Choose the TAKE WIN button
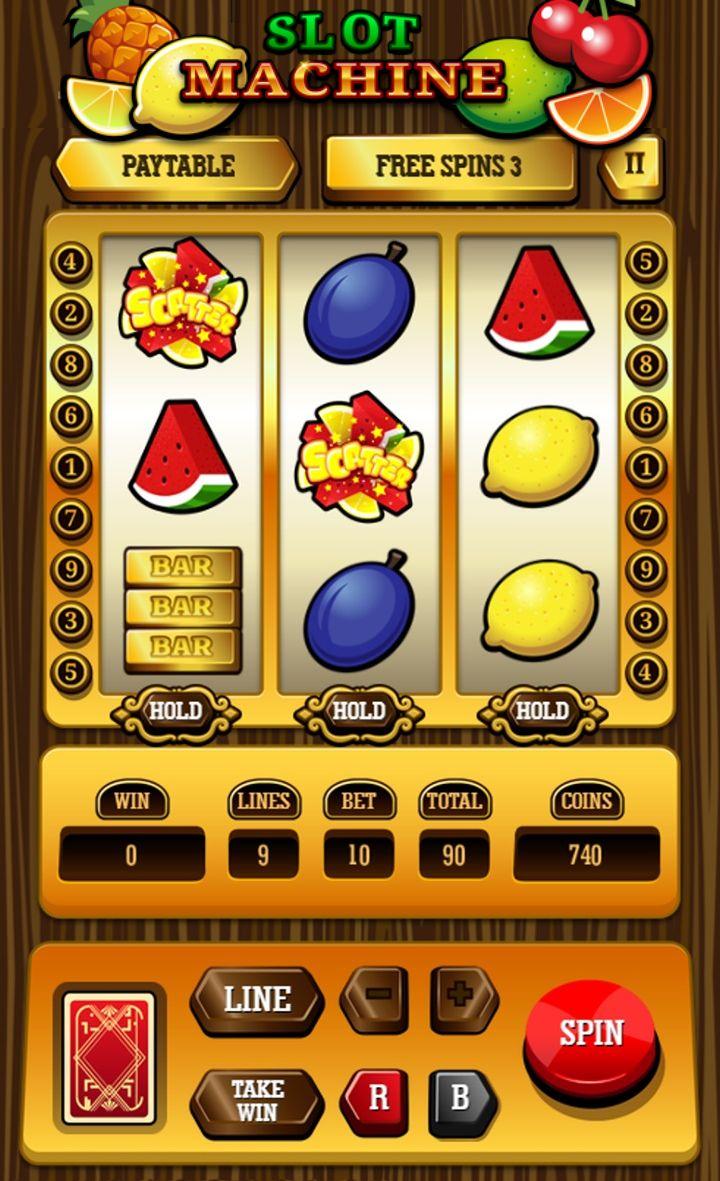The width and height of the screenshot is (720, 1181). [257, 1101]
